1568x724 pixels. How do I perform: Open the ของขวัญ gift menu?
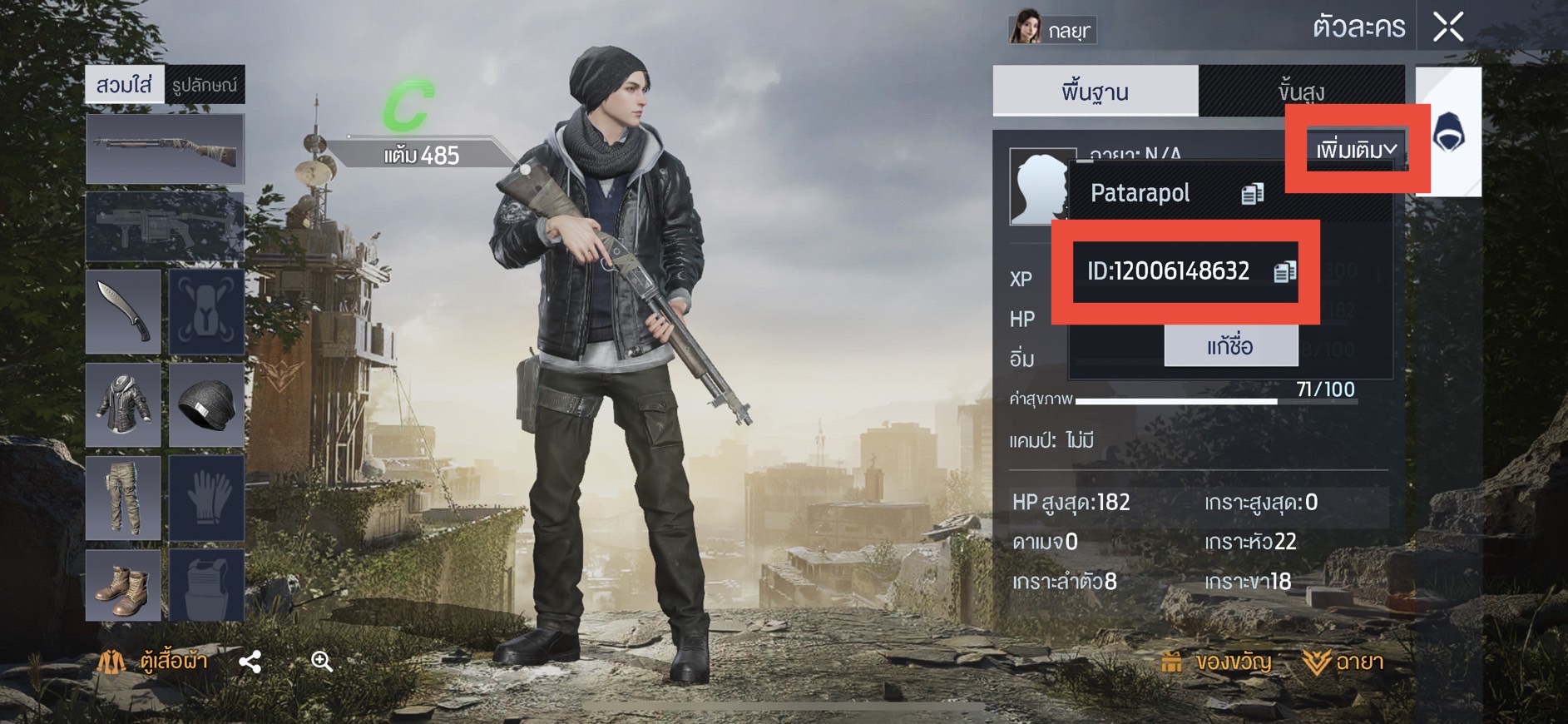pos(1217,662)
